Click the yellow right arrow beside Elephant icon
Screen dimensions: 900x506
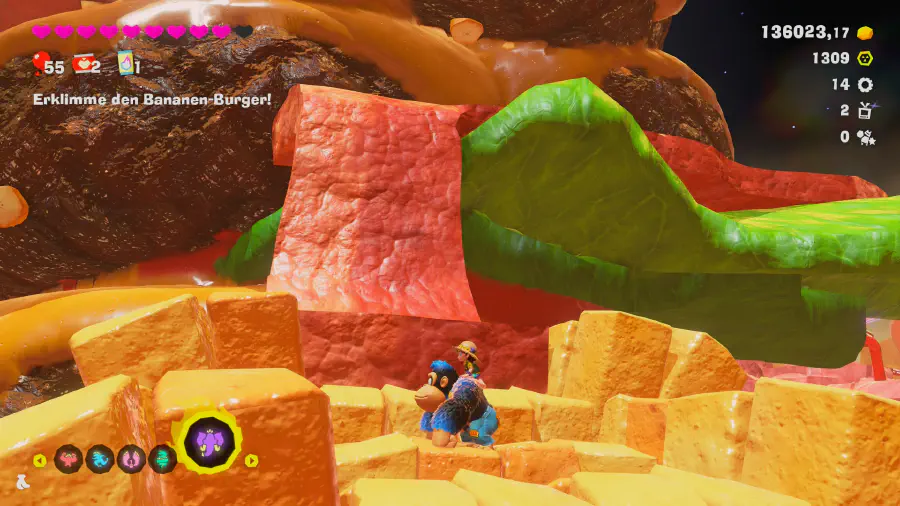251,460
